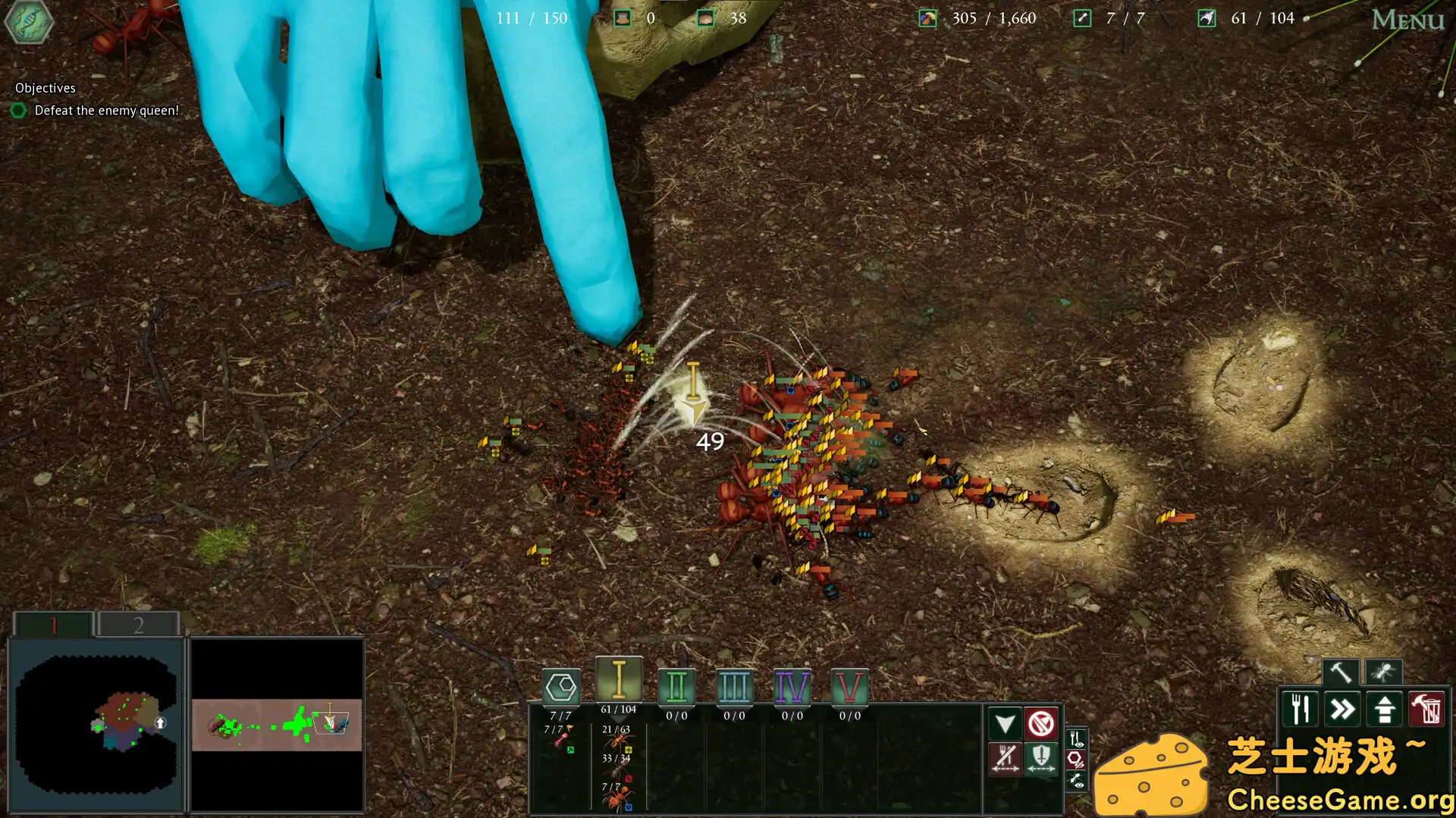
Task: Select the red demolish hammer-and-trash icon
Action: click(x=1426, y=710)
